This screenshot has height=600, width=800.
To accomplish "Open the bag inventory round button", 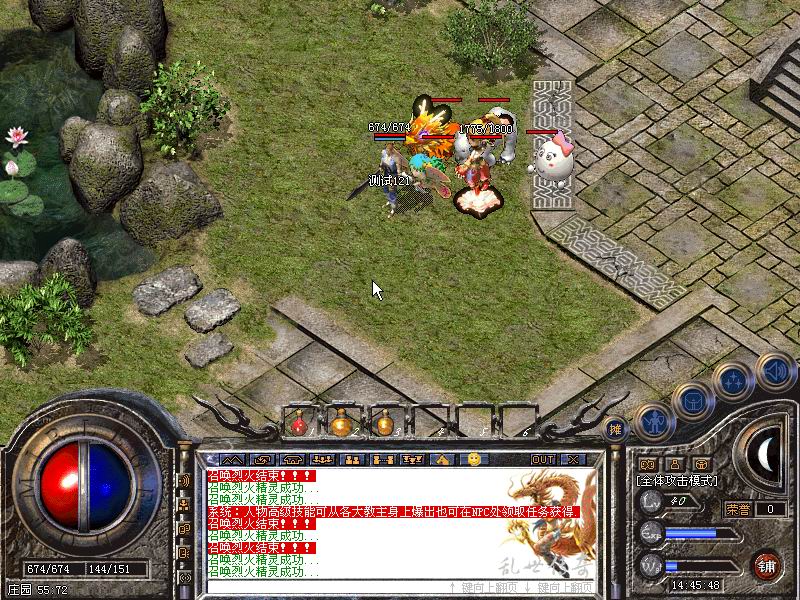I will [x=692, y=399].
